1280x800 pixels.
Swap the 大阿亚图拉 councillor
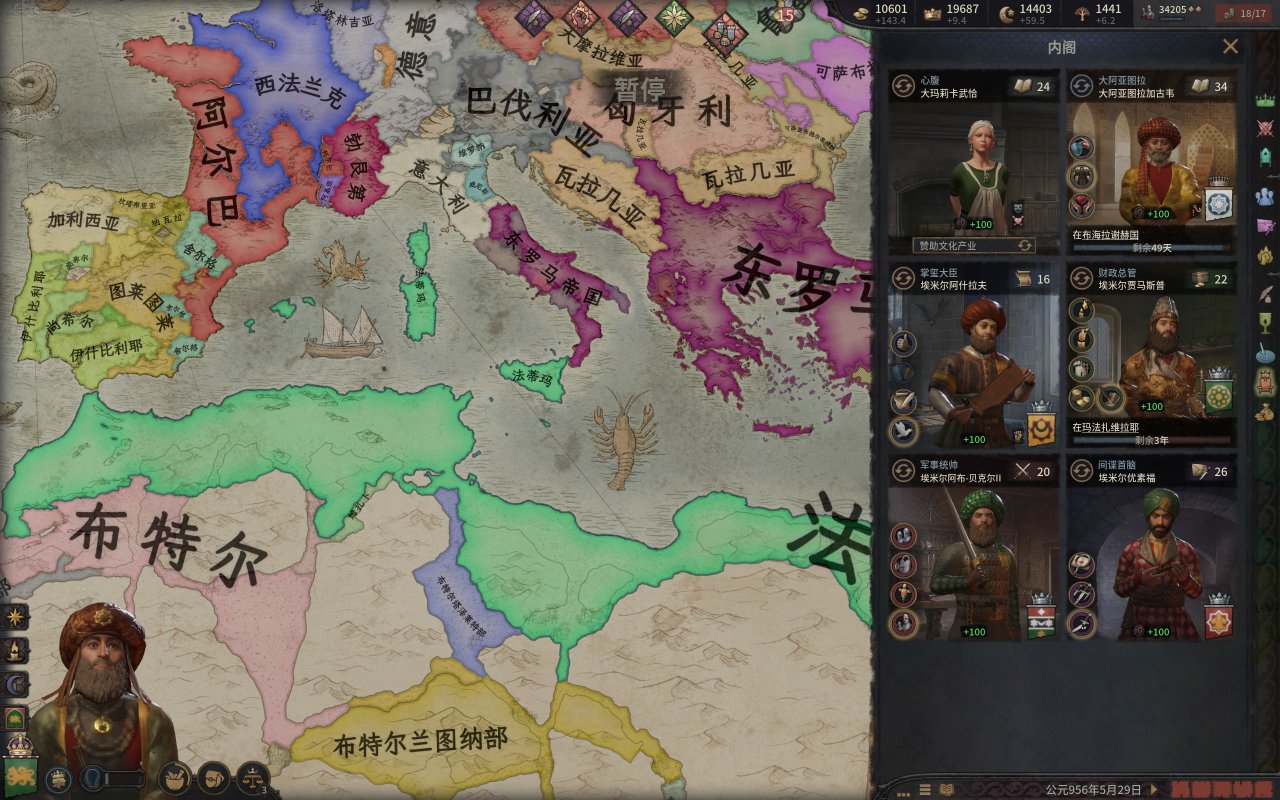[1080, 85]
